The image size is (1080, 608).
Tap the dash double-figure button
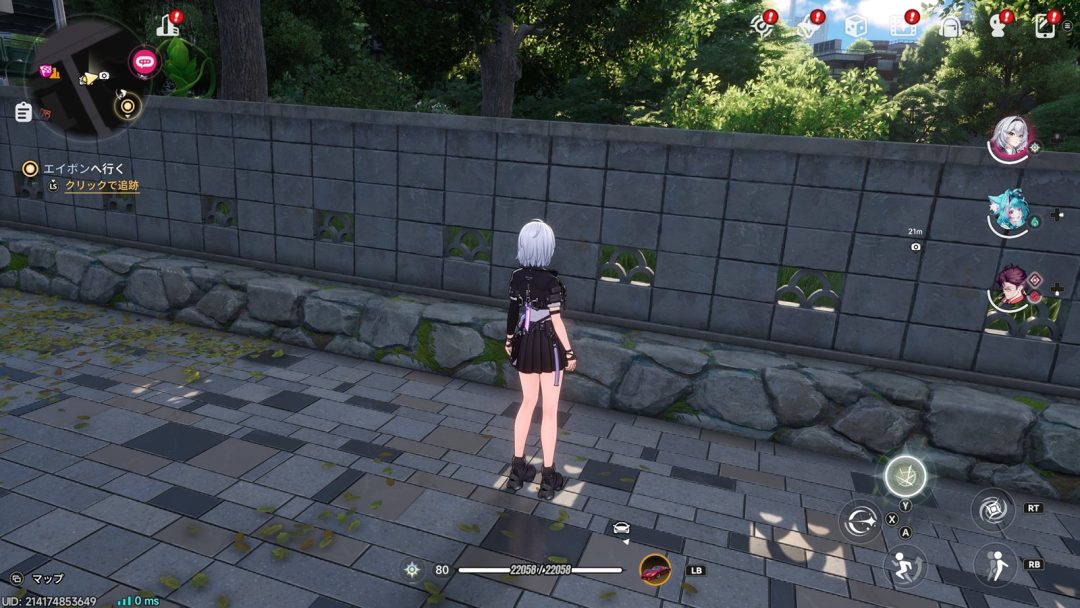coord(994,565)
